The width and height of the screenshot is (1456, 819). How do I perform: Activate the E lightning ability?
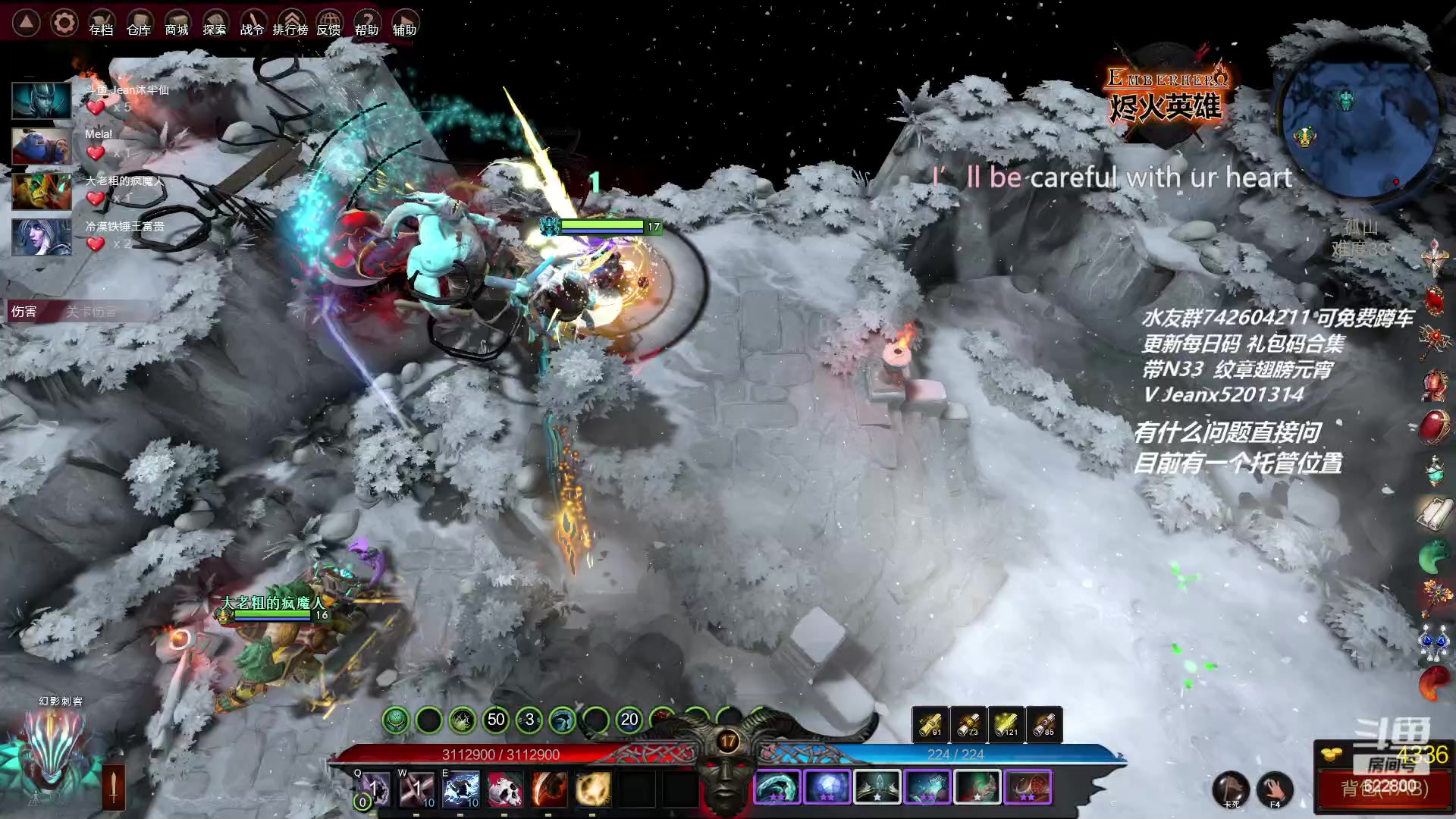pyautogui.click(x=461, y=789)
